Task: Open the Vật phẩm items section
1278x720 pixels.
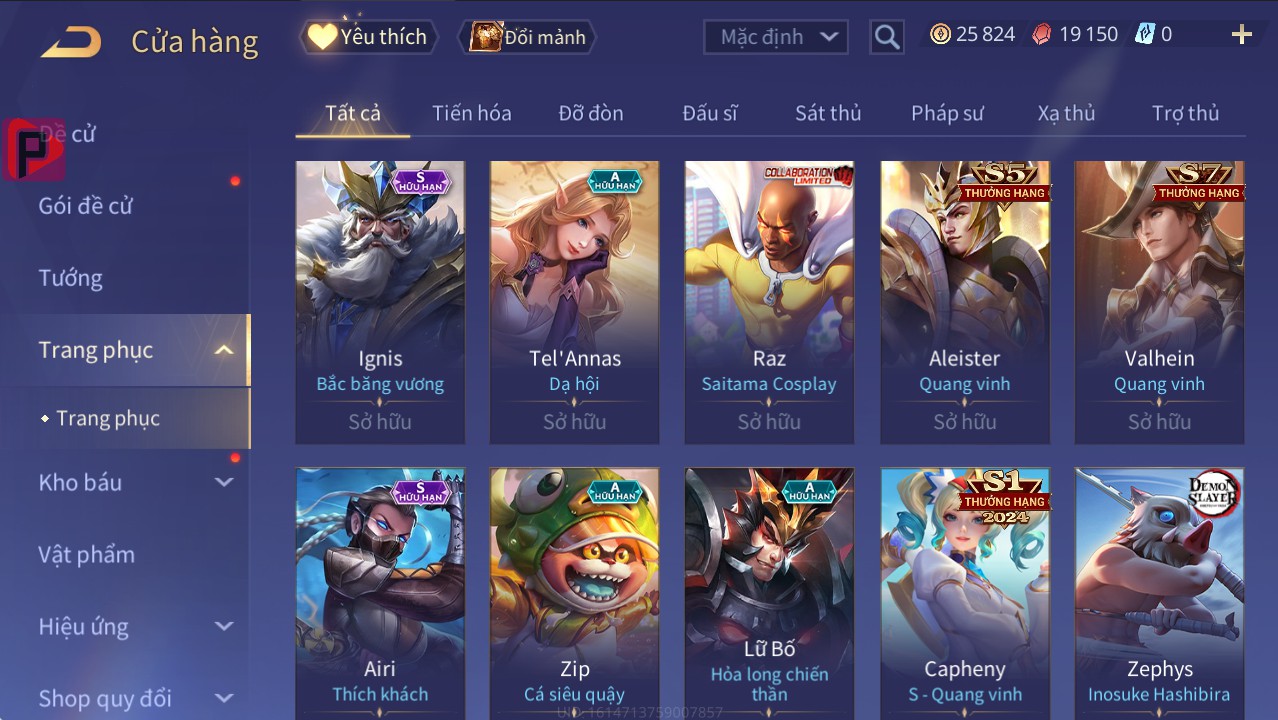Action: tap(86, 554)
